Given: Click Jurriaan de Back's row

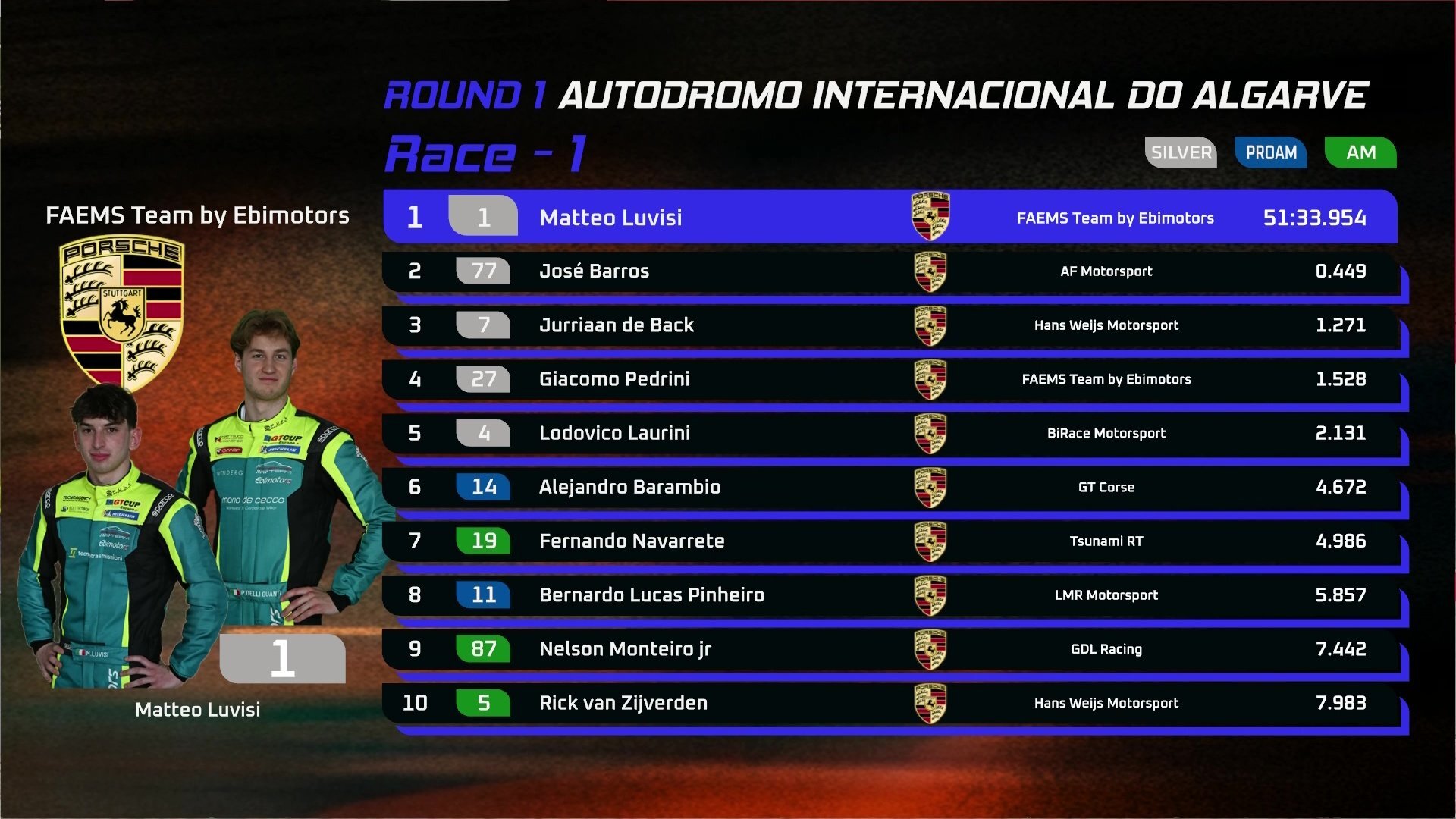Looking at the screenshot, I should pos(889,325).
